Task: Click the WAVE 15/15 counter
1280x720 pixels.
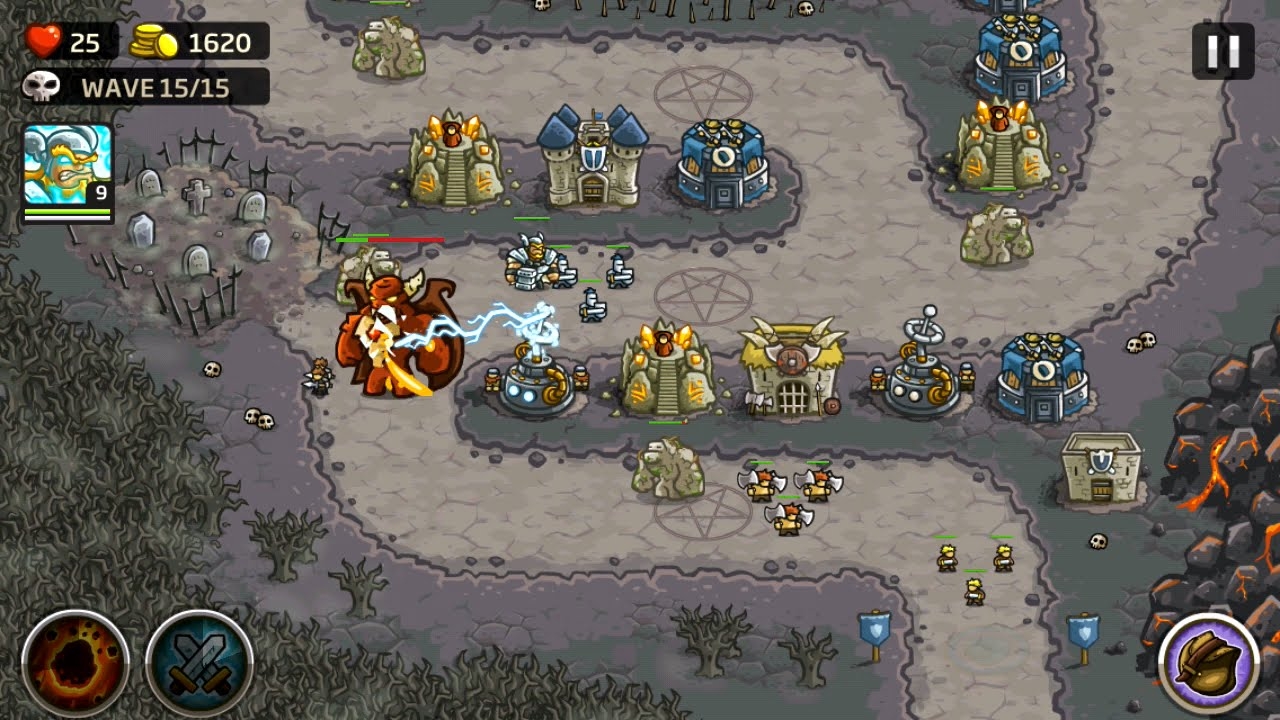Action: pos(156,87)
